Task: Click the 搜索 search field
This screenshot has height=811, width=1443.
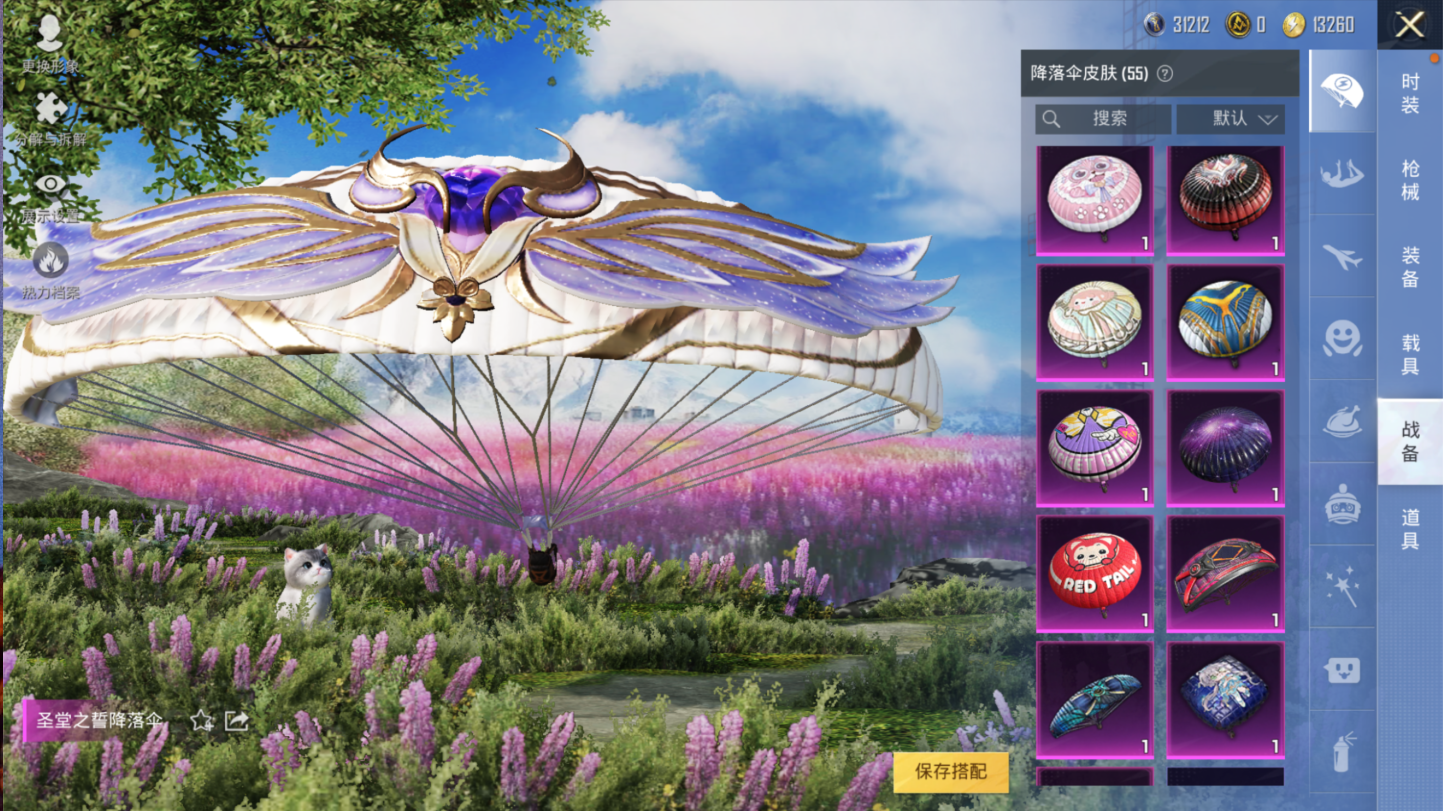Action: (x=1102, y=119)
